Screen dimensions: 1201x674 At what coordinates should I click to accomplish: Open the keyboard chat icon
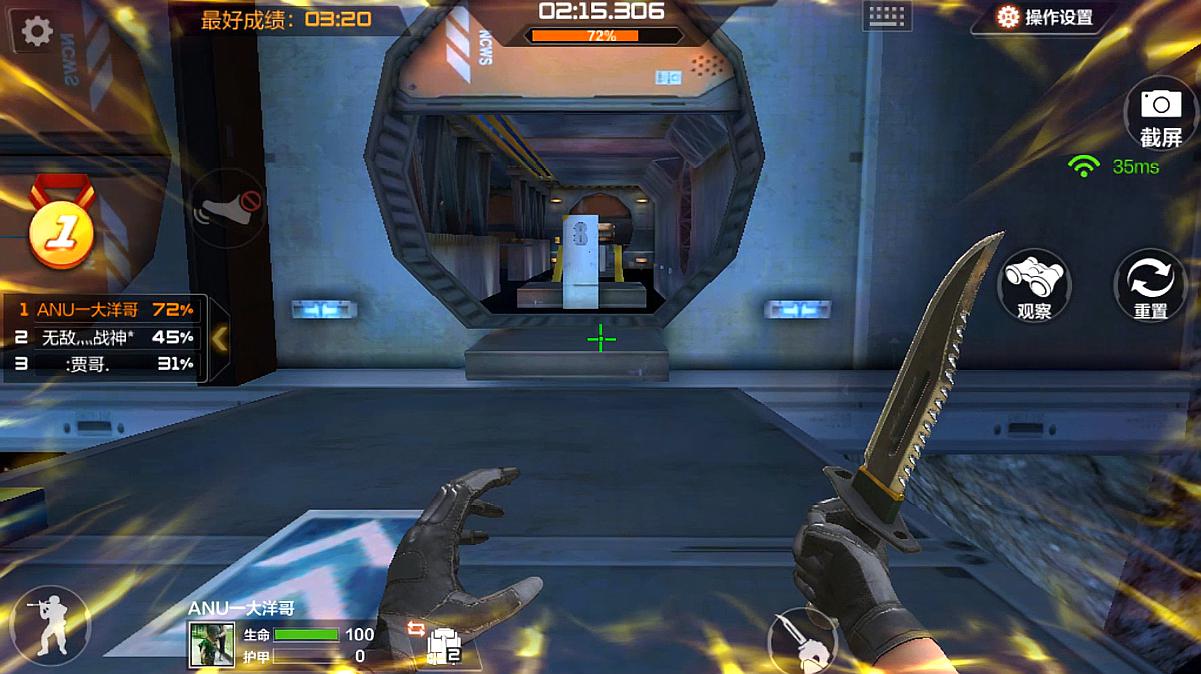coord(886,16)
